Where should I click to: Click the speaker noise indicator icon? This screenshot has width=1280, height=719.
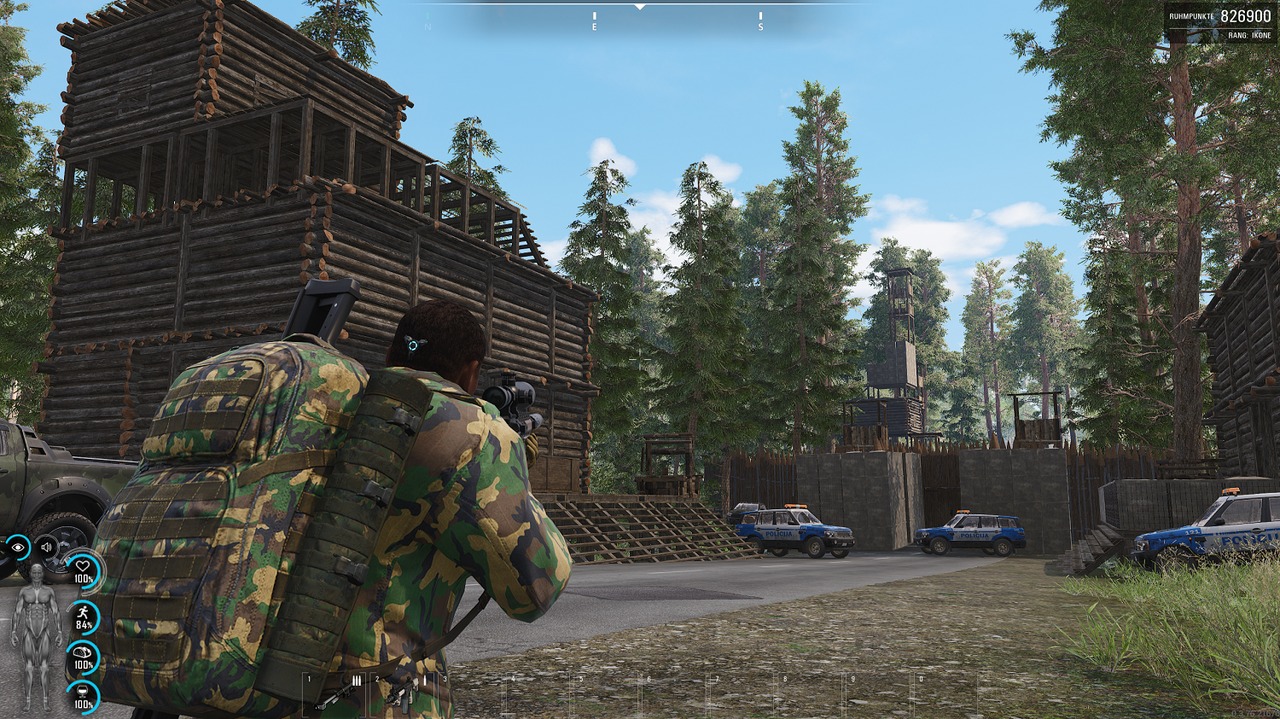coord(46,547)
